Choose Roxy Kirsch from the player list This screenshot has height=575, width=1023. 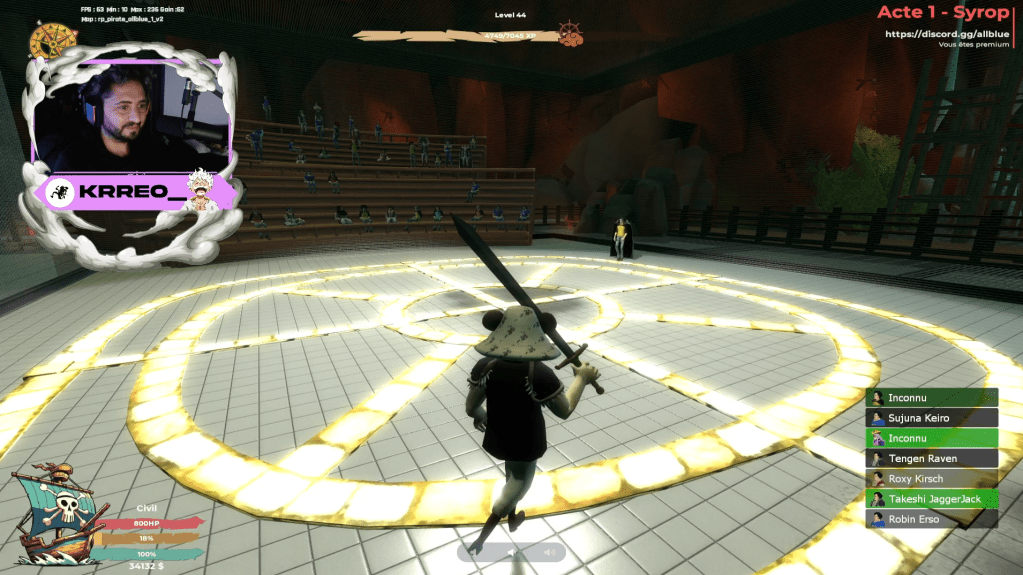pyautogui.click(x=931, y=479)
